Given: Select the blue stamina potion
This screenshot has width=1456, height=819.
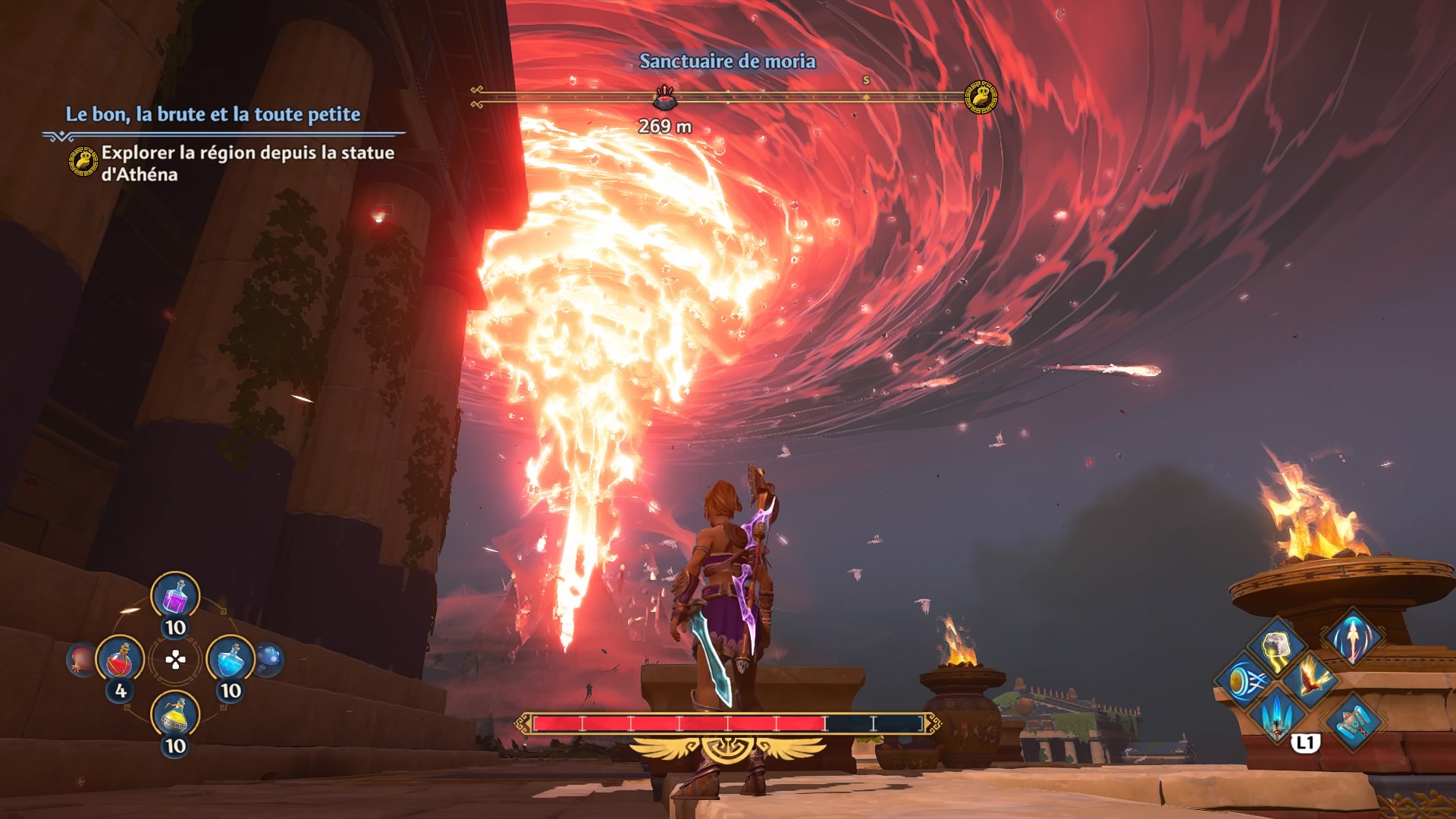Looking at the screenshot, I should pos(231,661).
